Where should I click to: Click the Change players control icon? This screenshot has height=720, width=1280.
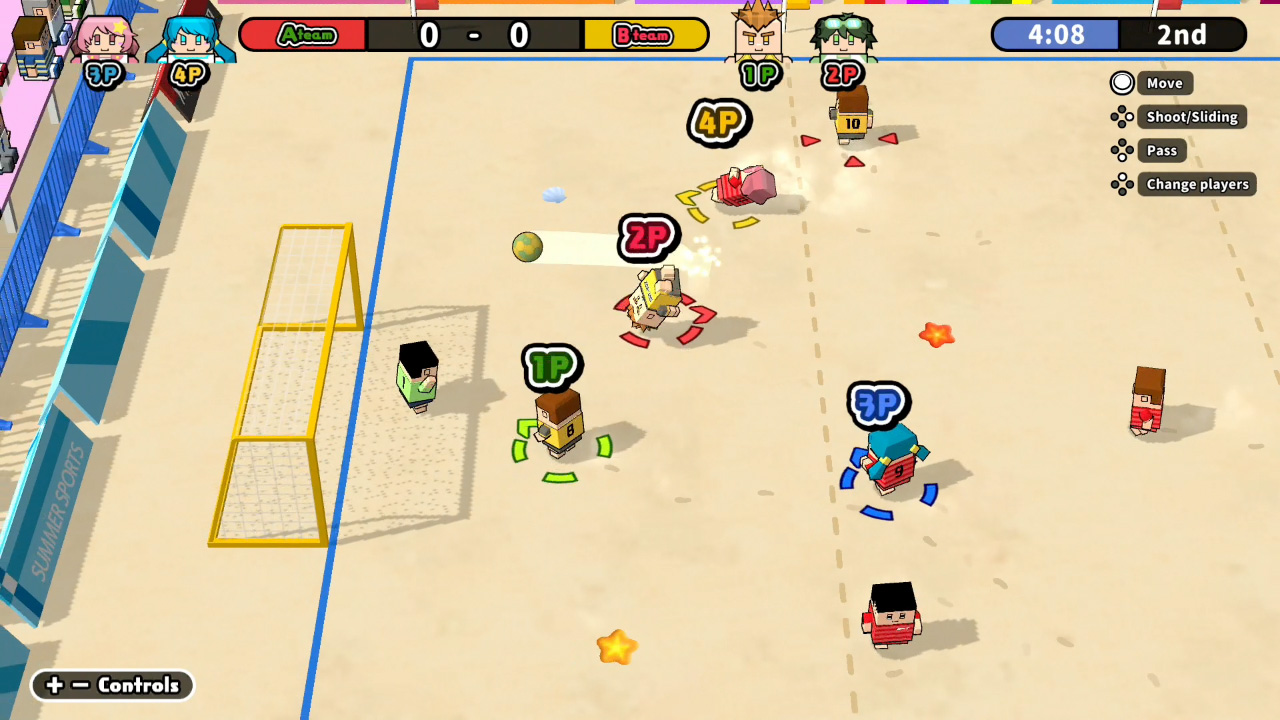click(x=1122, y=184)
